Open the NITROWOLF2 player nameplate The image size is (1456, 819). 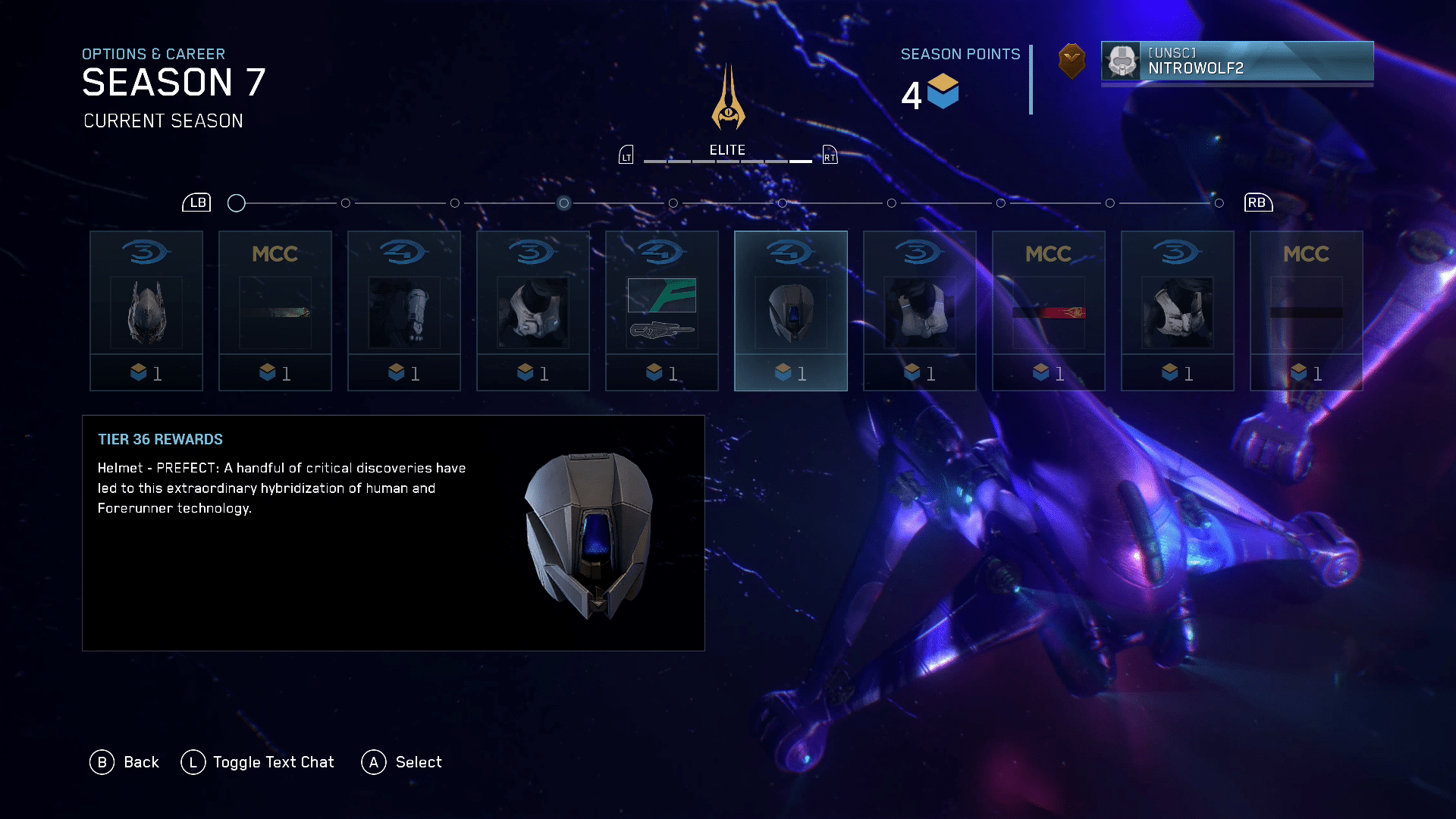pyautogui.click(x=1237, y=61)
